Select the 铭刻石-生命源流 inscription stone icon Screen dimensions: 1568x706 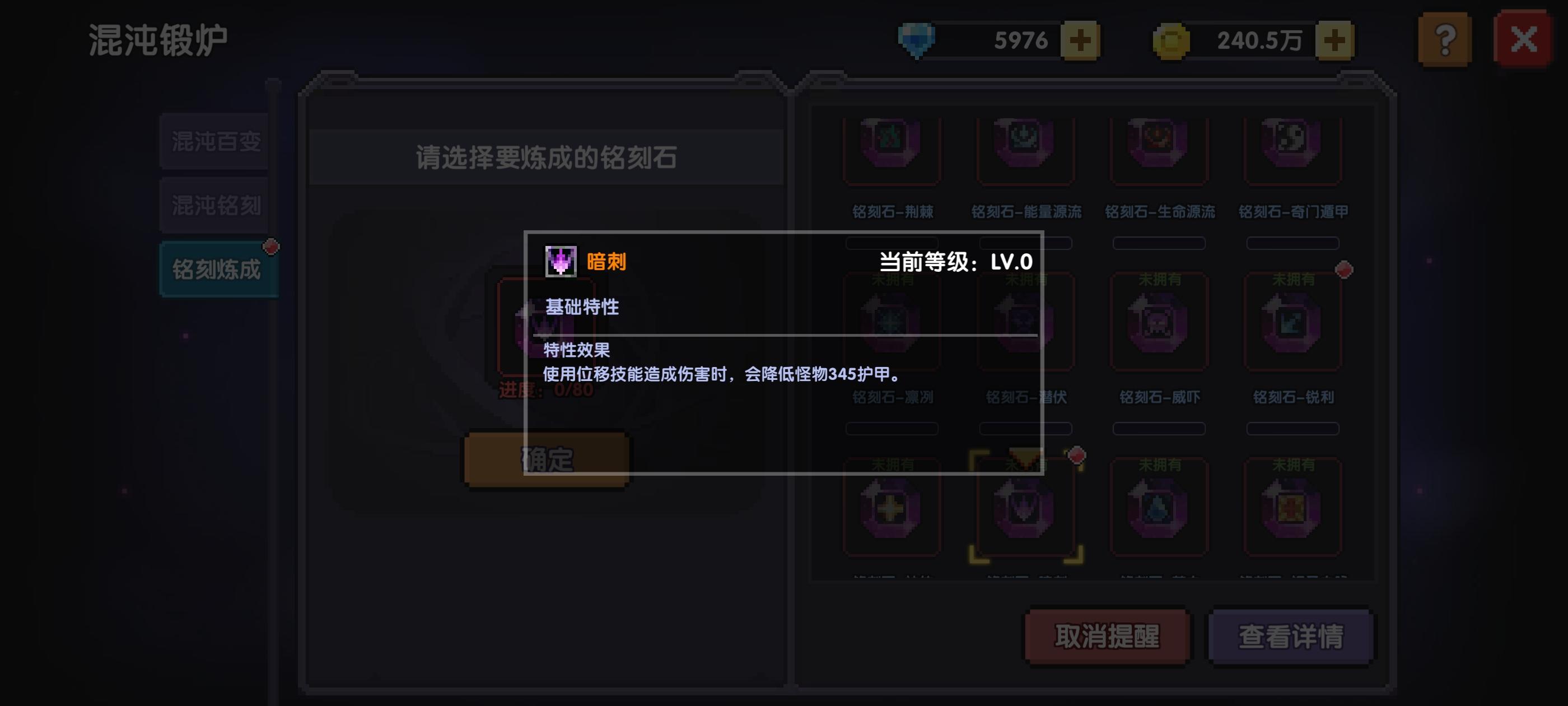[1158, 148]
